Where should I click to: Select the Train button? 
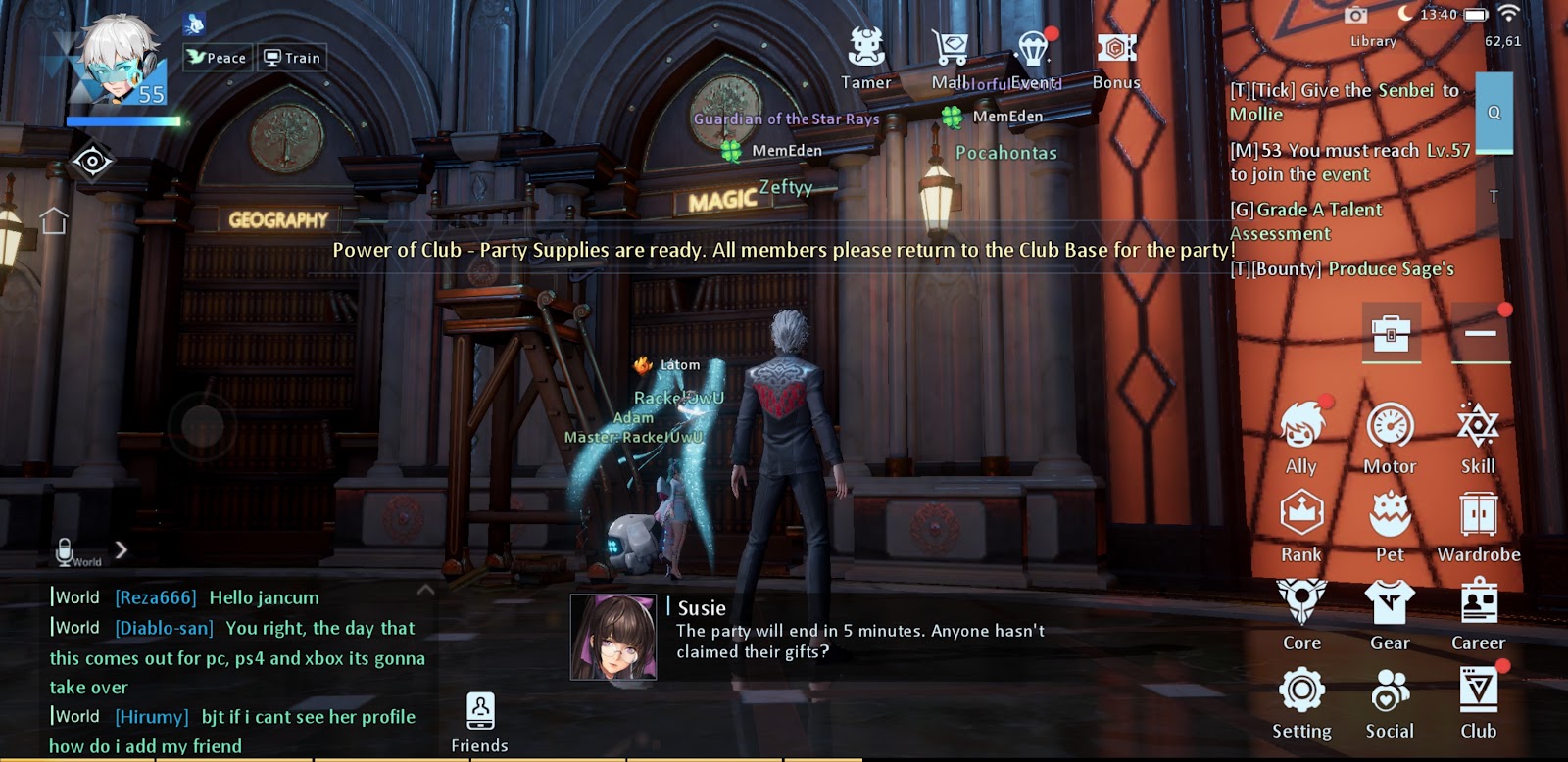point(292,58)
